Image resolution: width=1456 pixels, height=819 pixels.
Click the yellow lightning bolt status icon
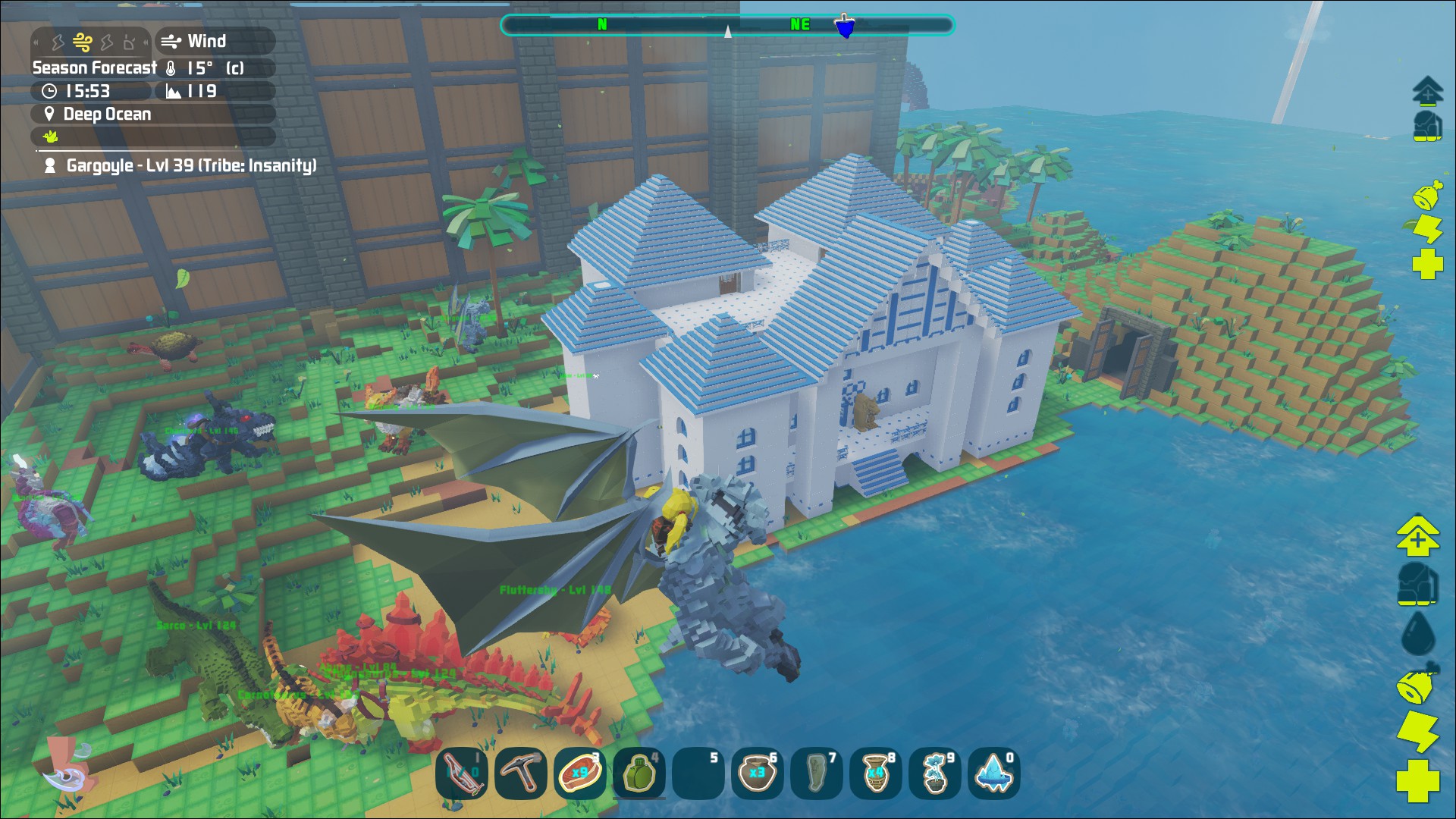tap(1429, 227)
